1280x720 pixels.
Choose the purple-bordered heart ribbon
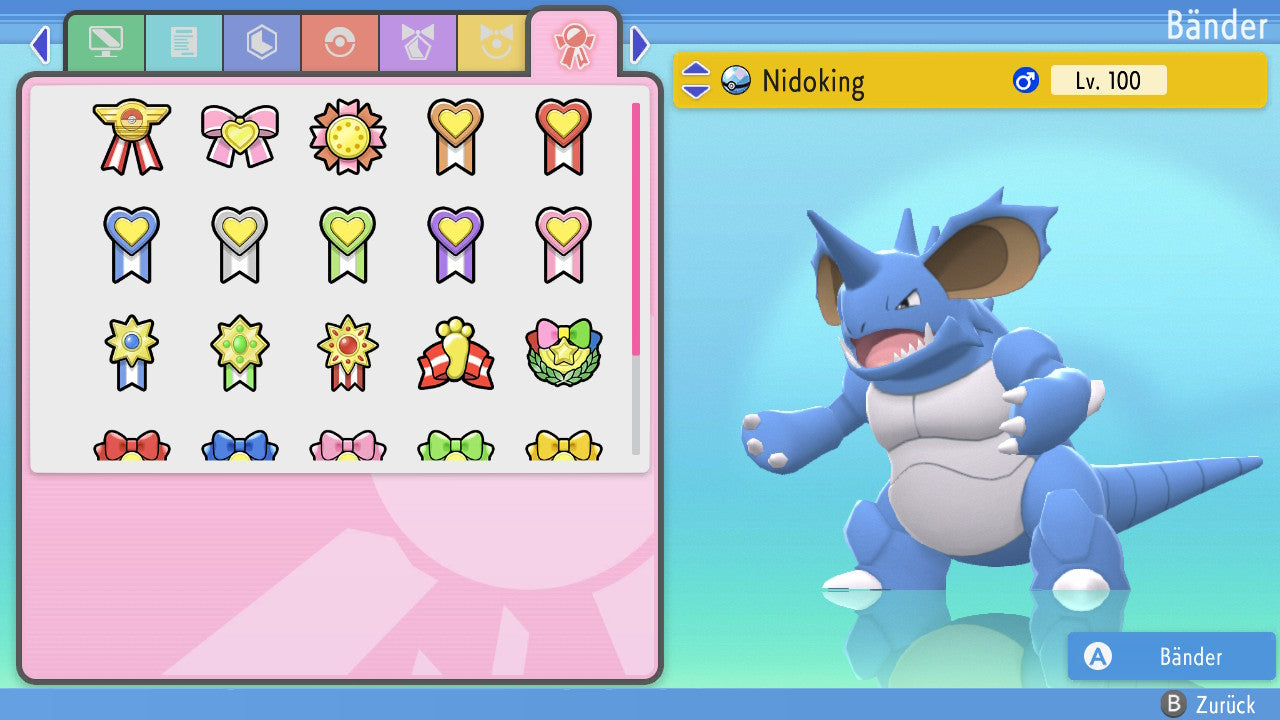[455, 244]
